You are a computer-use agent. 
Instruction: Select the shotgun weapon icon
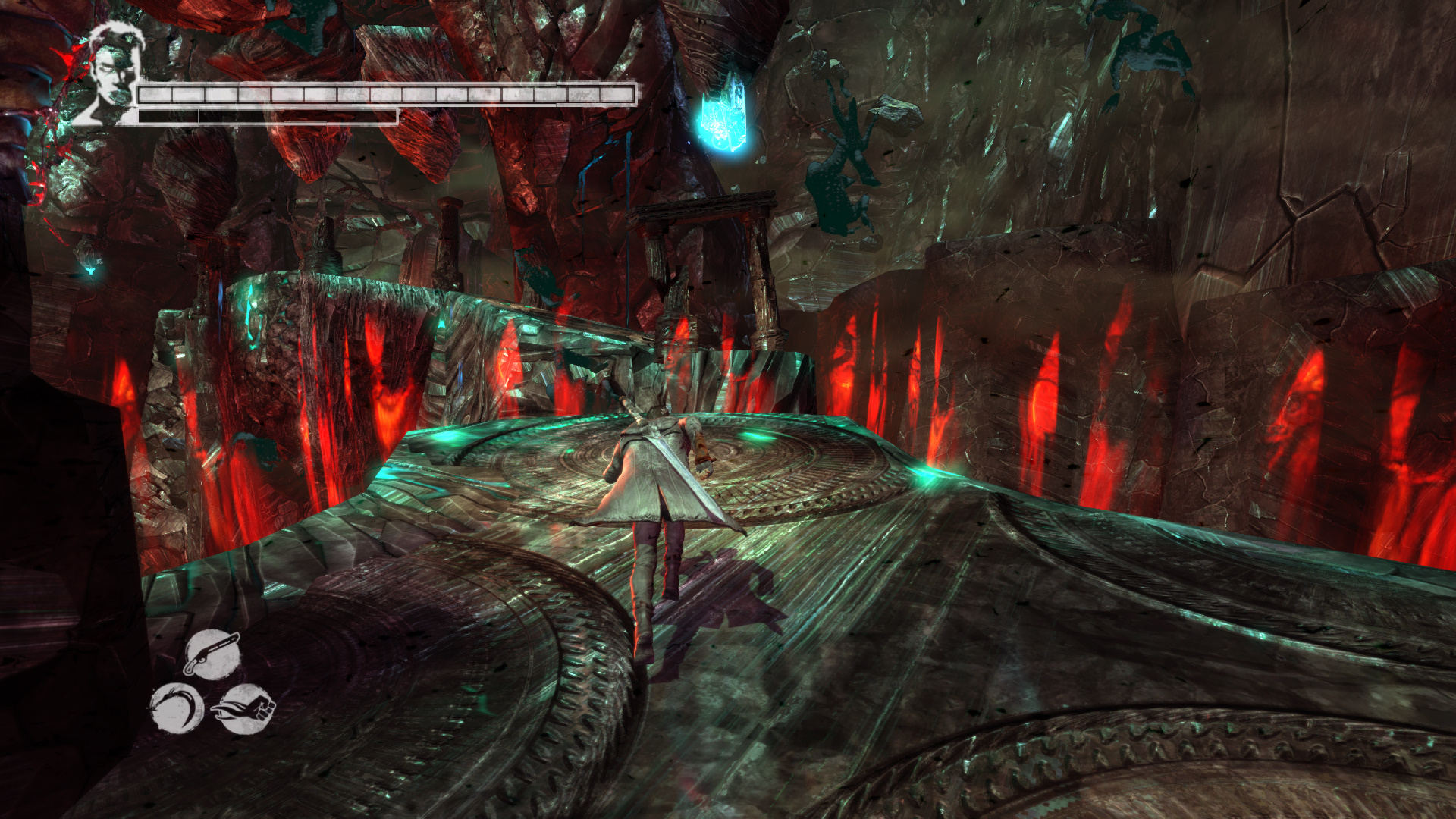point(212,654)
